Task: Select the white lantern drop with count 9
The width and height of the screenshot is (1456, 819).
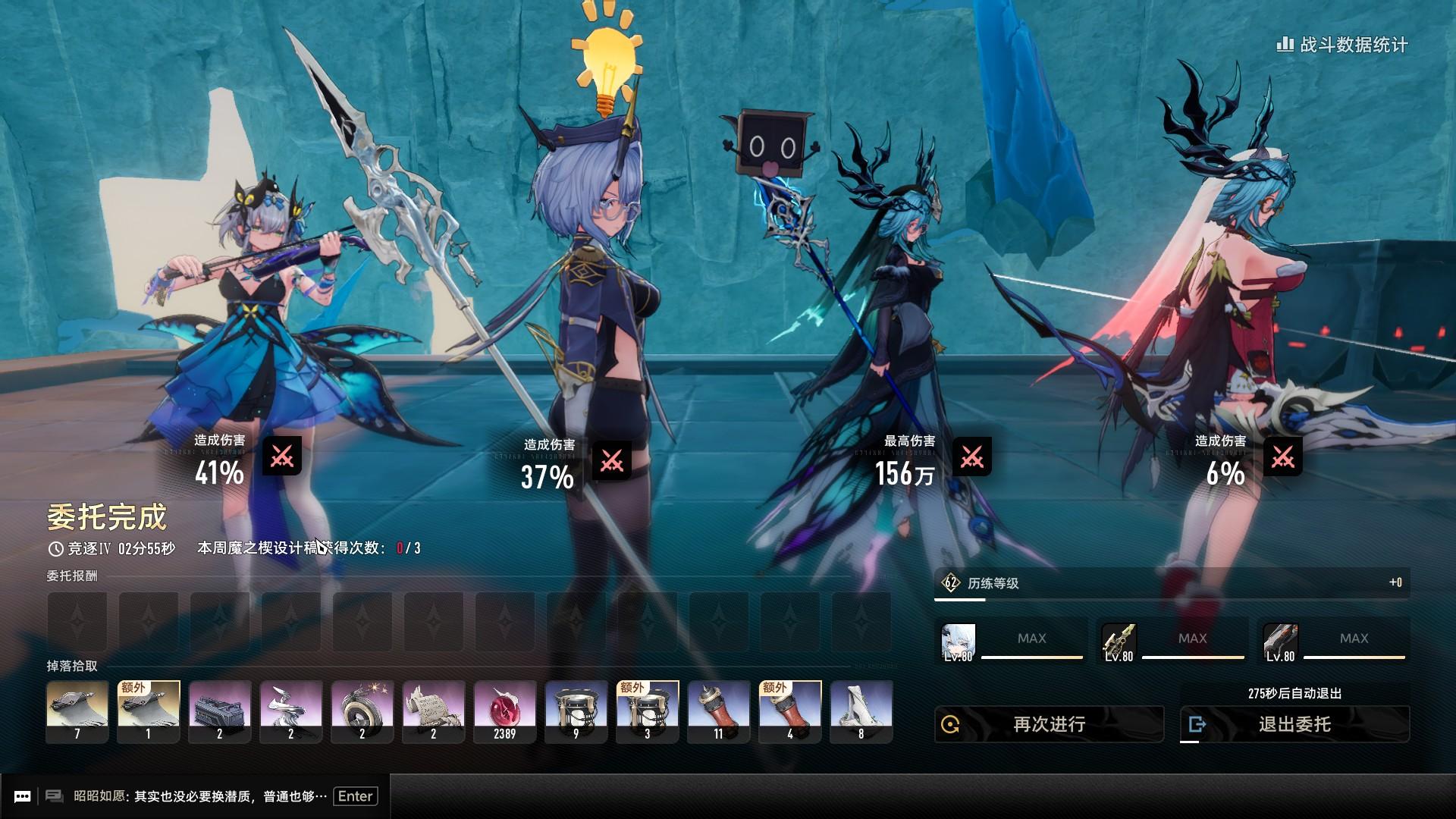Action: (x=576, y=711)
